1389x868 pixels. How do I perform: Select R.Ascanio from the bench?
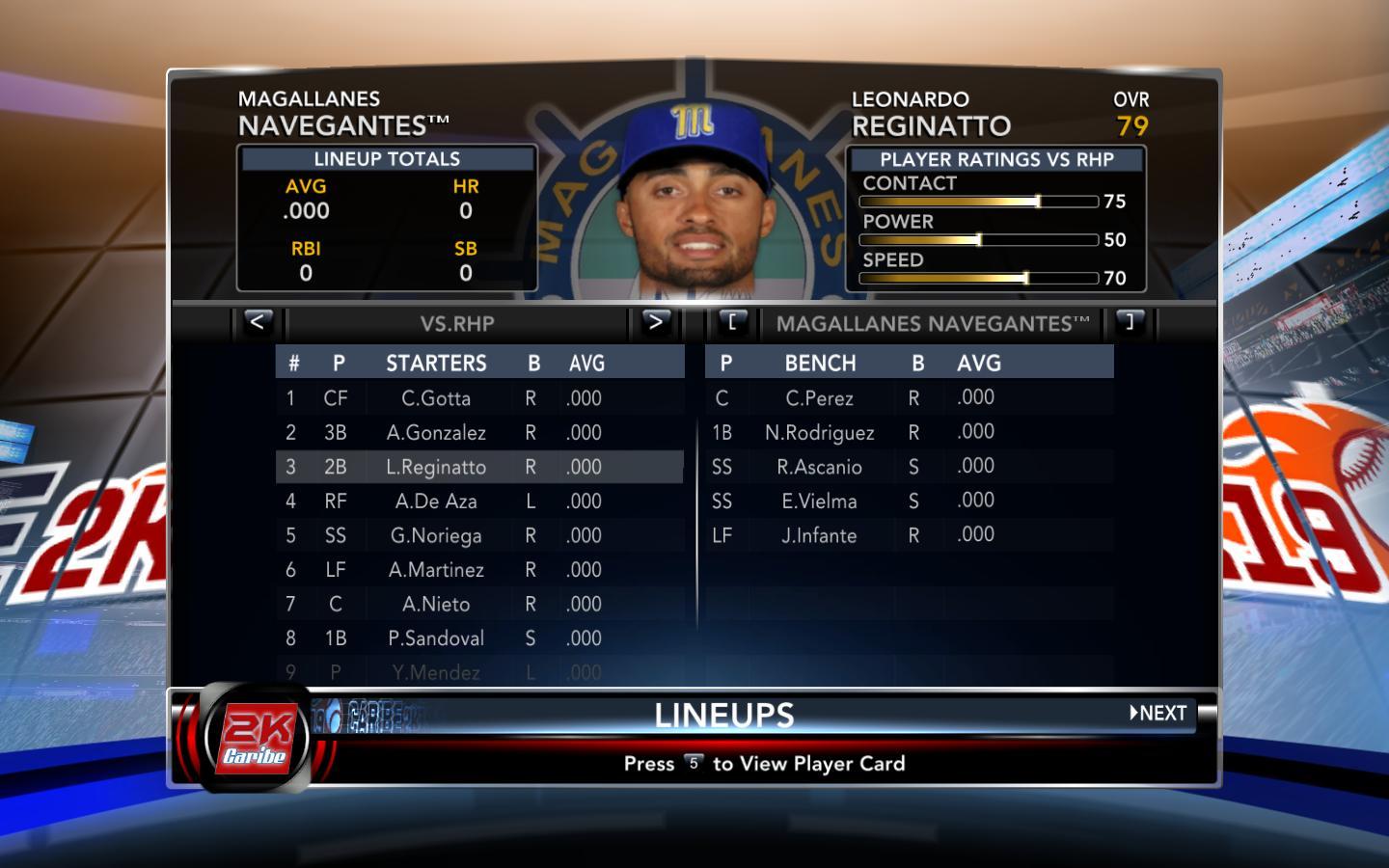(819, 467)
